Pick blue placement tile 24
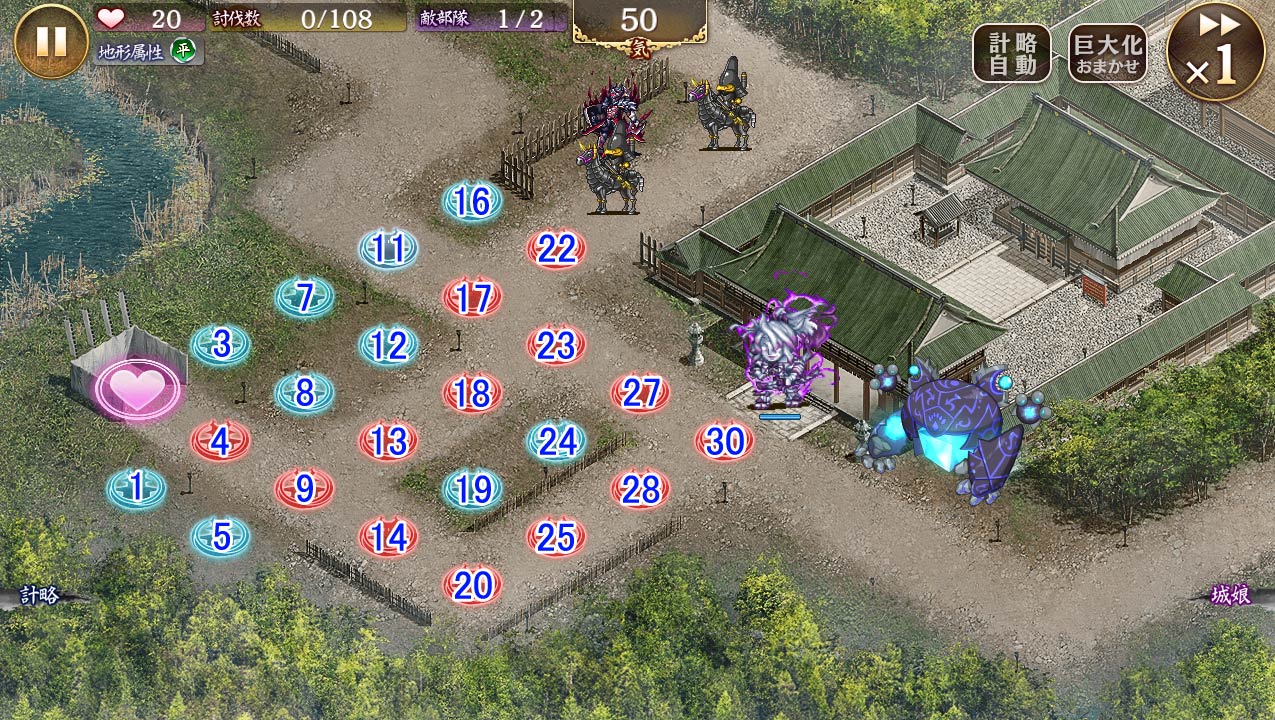This screenshot has height=720, width=1275. click(556, 440)
